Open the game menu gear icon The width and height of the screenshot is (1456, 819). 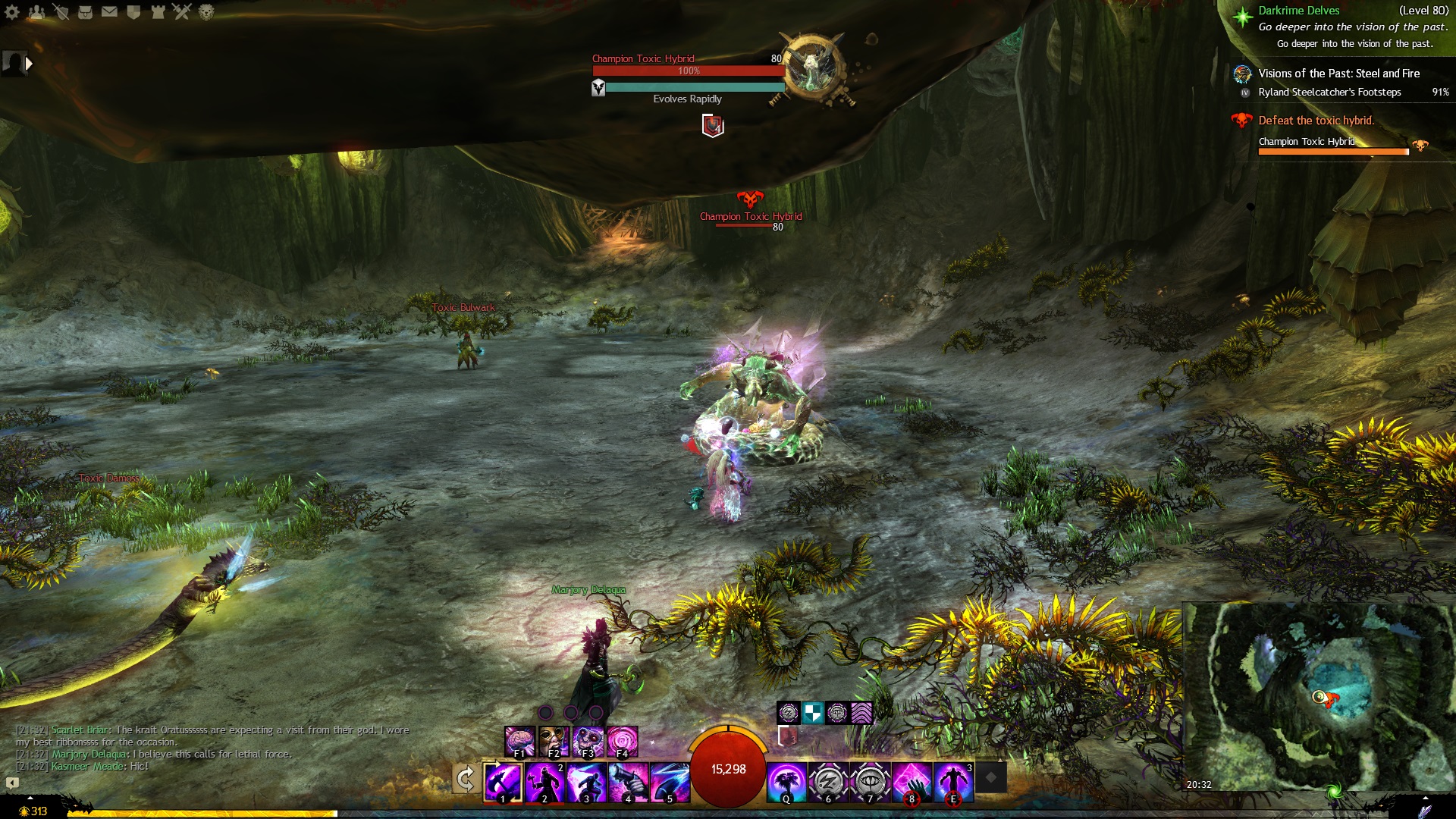pos(12,11)
